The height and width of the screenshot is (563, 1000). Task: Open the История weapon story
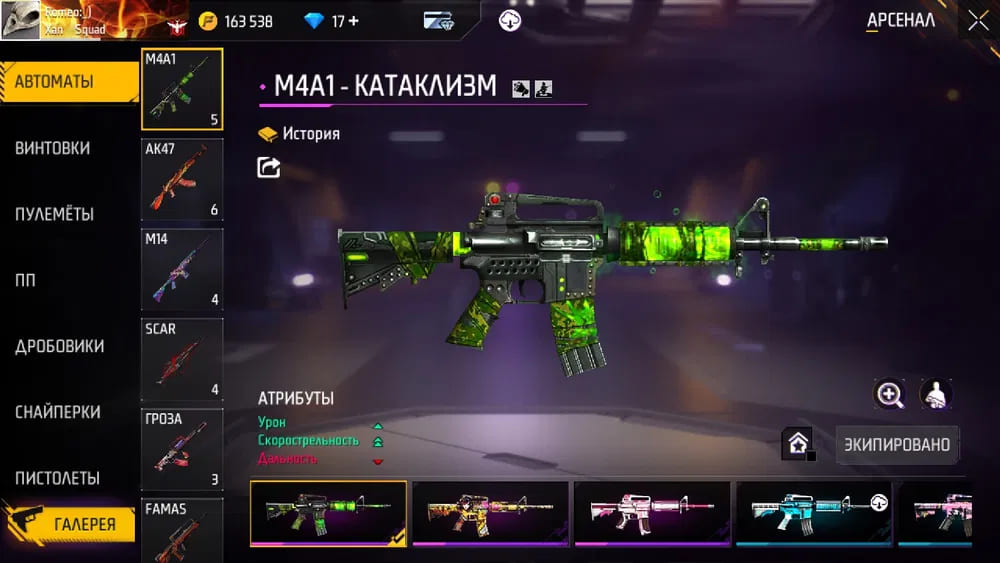(299, 134)
